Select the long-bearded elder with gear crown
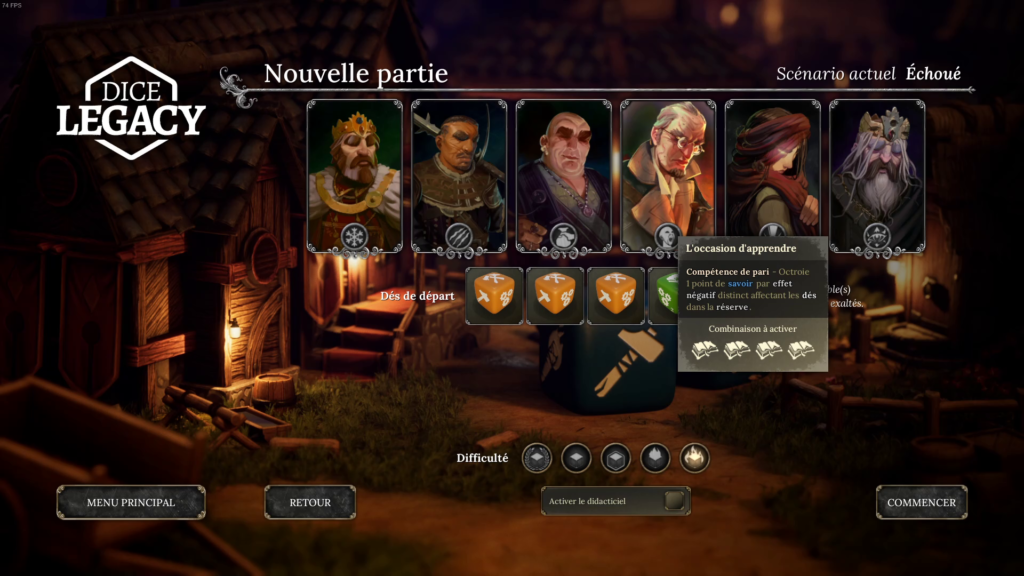The height and width of the screenshot is (576, 1024). (x=877, y=168)
